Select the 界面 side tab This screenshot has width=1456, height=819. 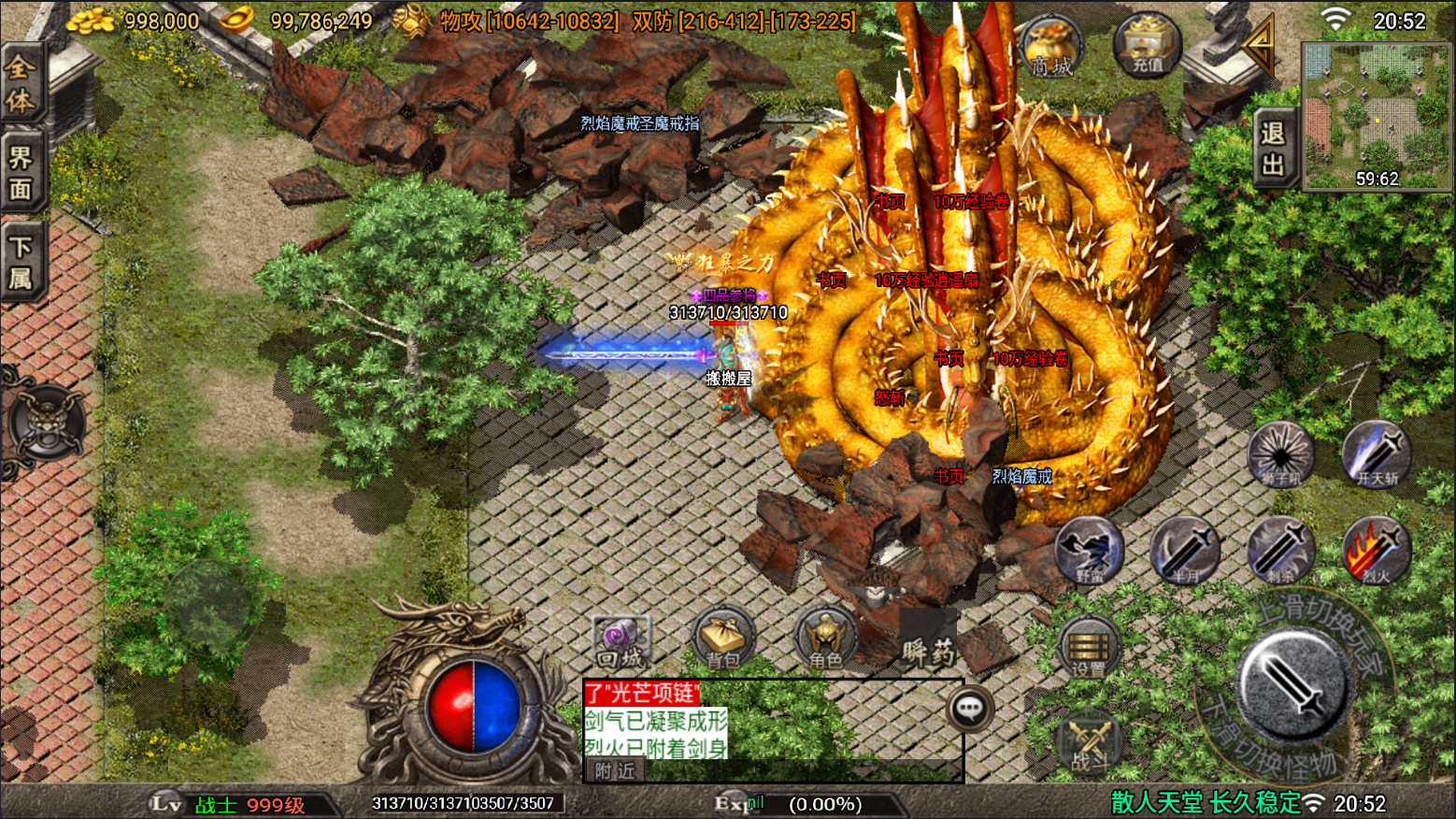point(21,173)
